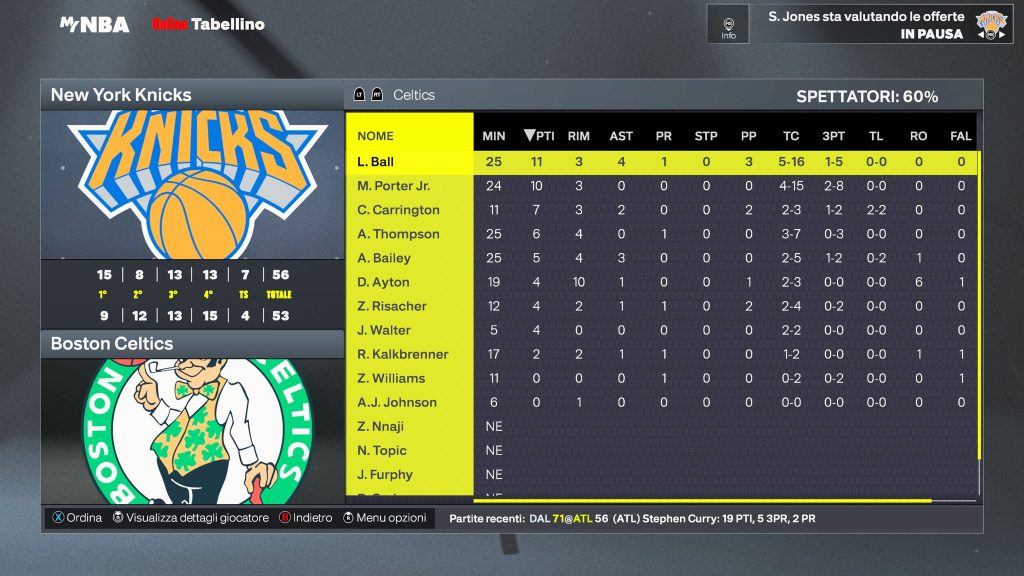1024x576 pixels.
Task: Select A. Thompson's row
Action: click(x=398, y=234)
